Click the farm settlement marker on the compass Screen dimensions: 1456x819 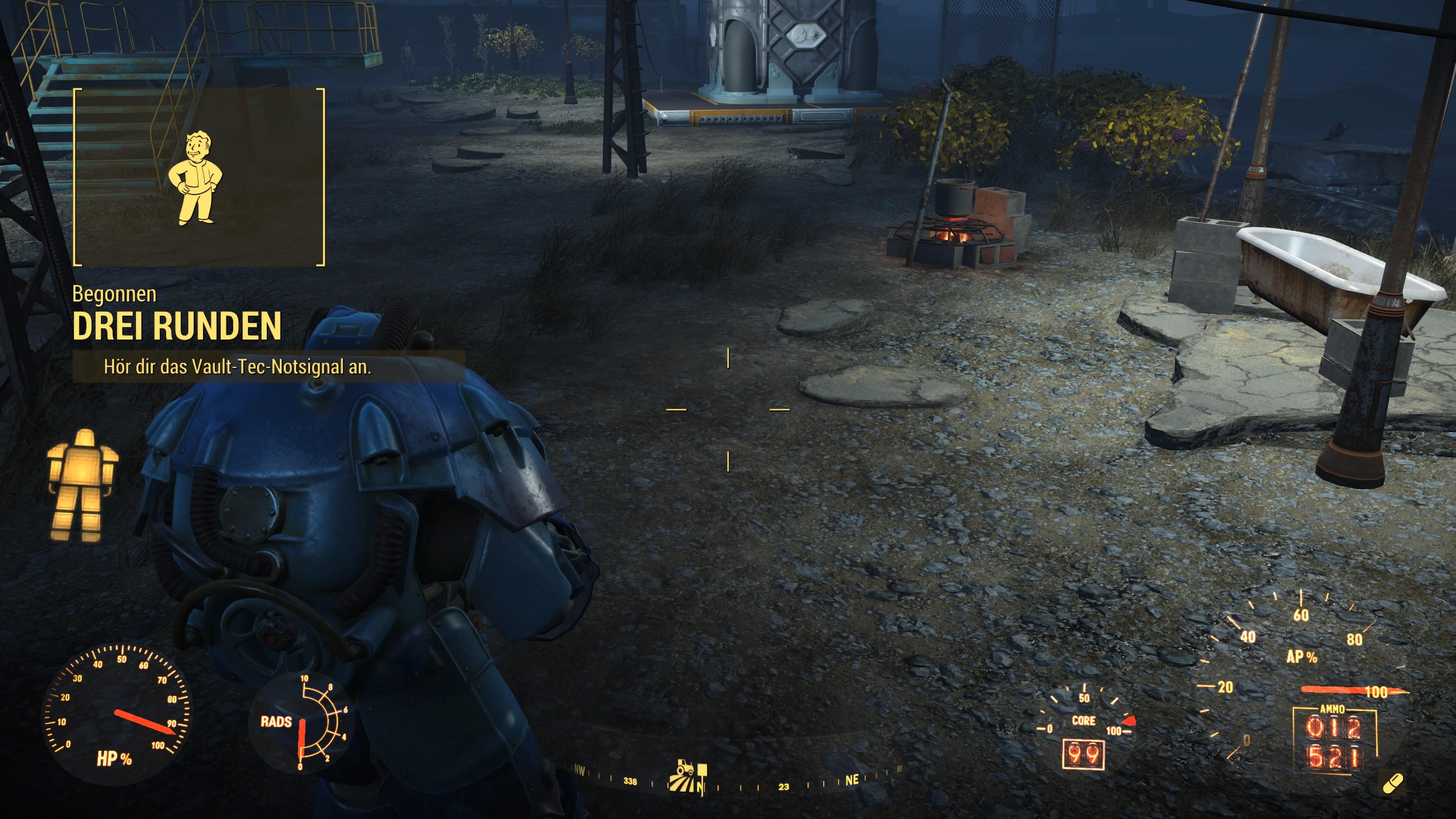pyautogui.click(x=686, y=776)
